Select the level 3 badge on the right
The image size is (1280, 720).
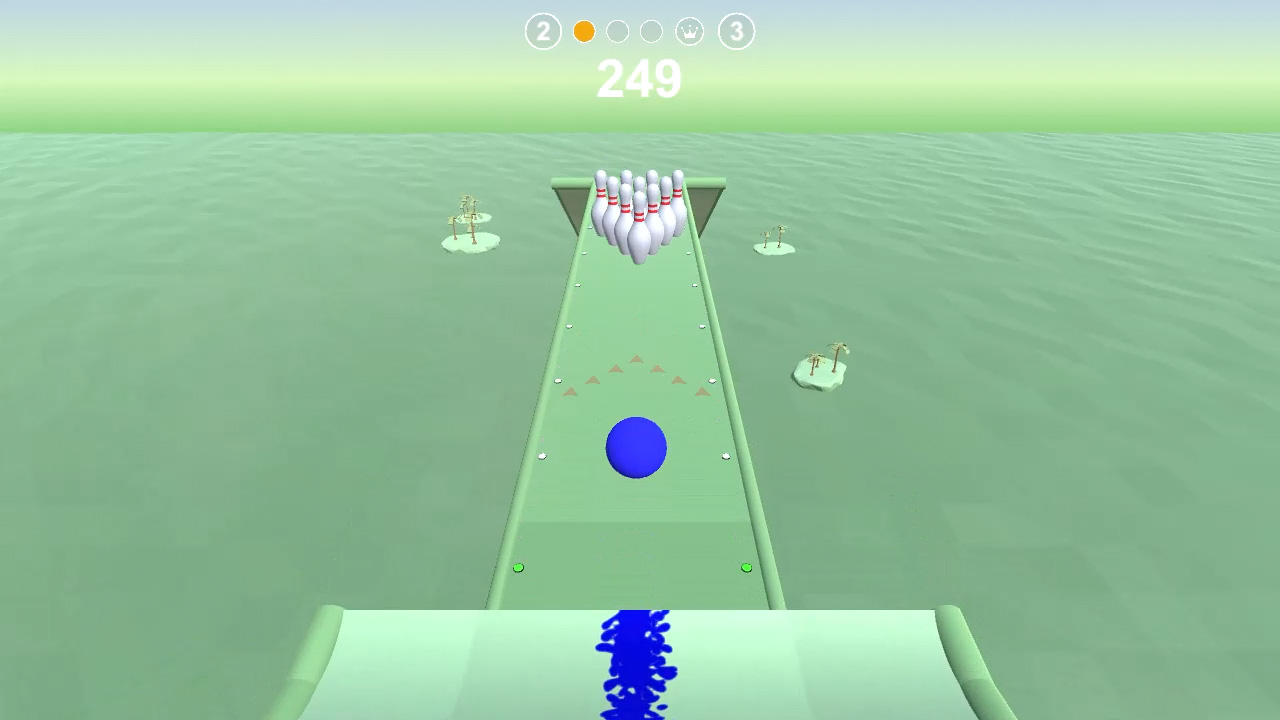click(737, 31)
